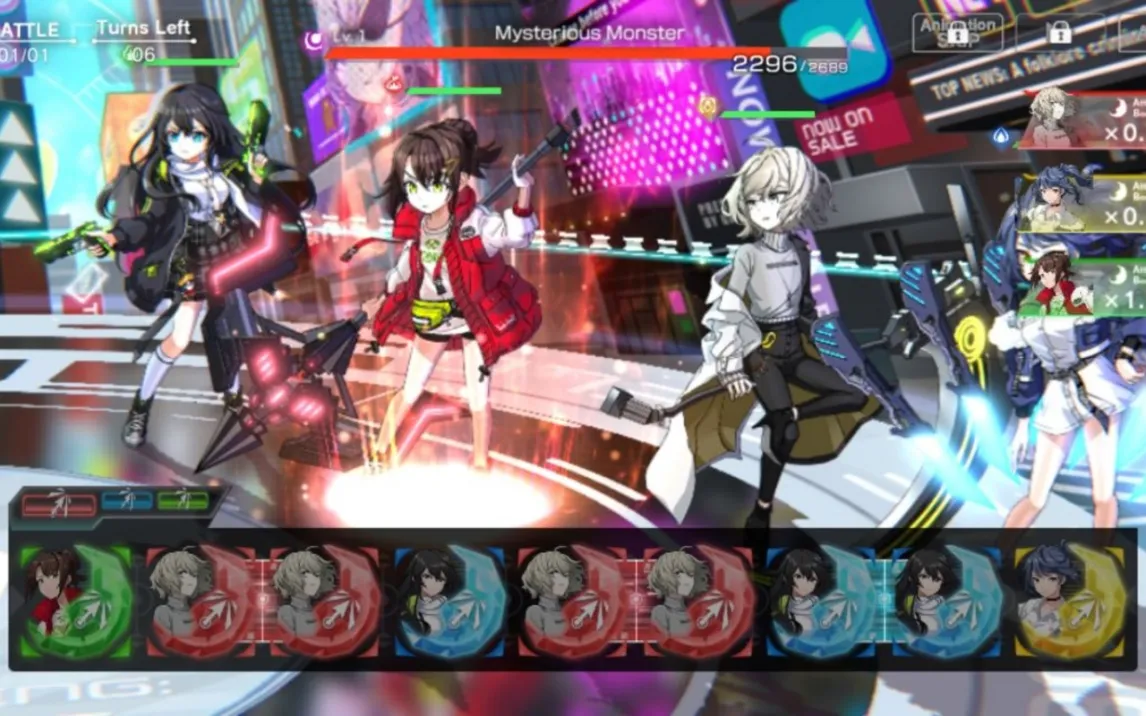Click the locked button beside Animation Skip
The image size is (1146, 716).
[1060, 32]
